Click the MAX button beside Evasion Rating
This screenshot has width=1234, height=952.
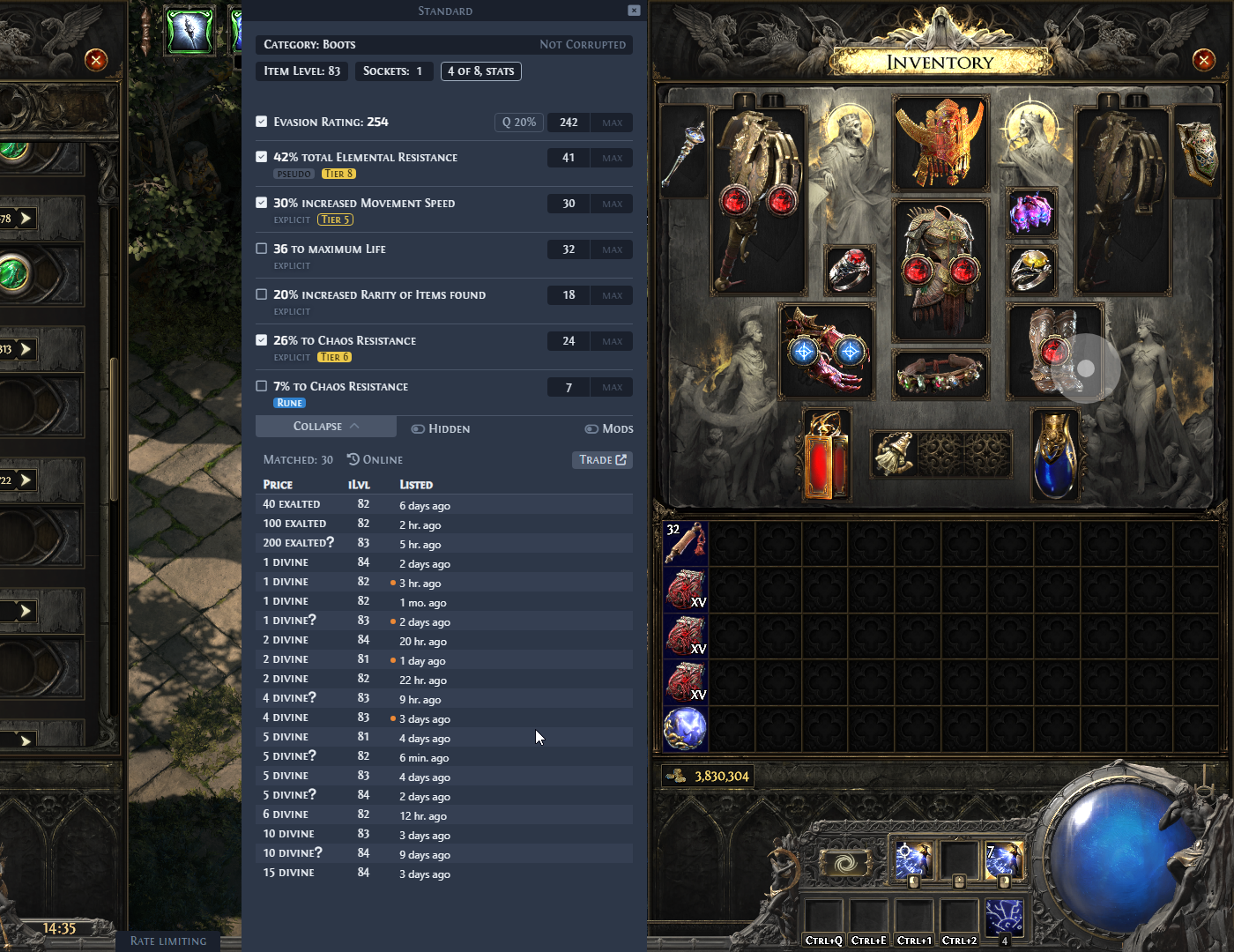(612, 123)
